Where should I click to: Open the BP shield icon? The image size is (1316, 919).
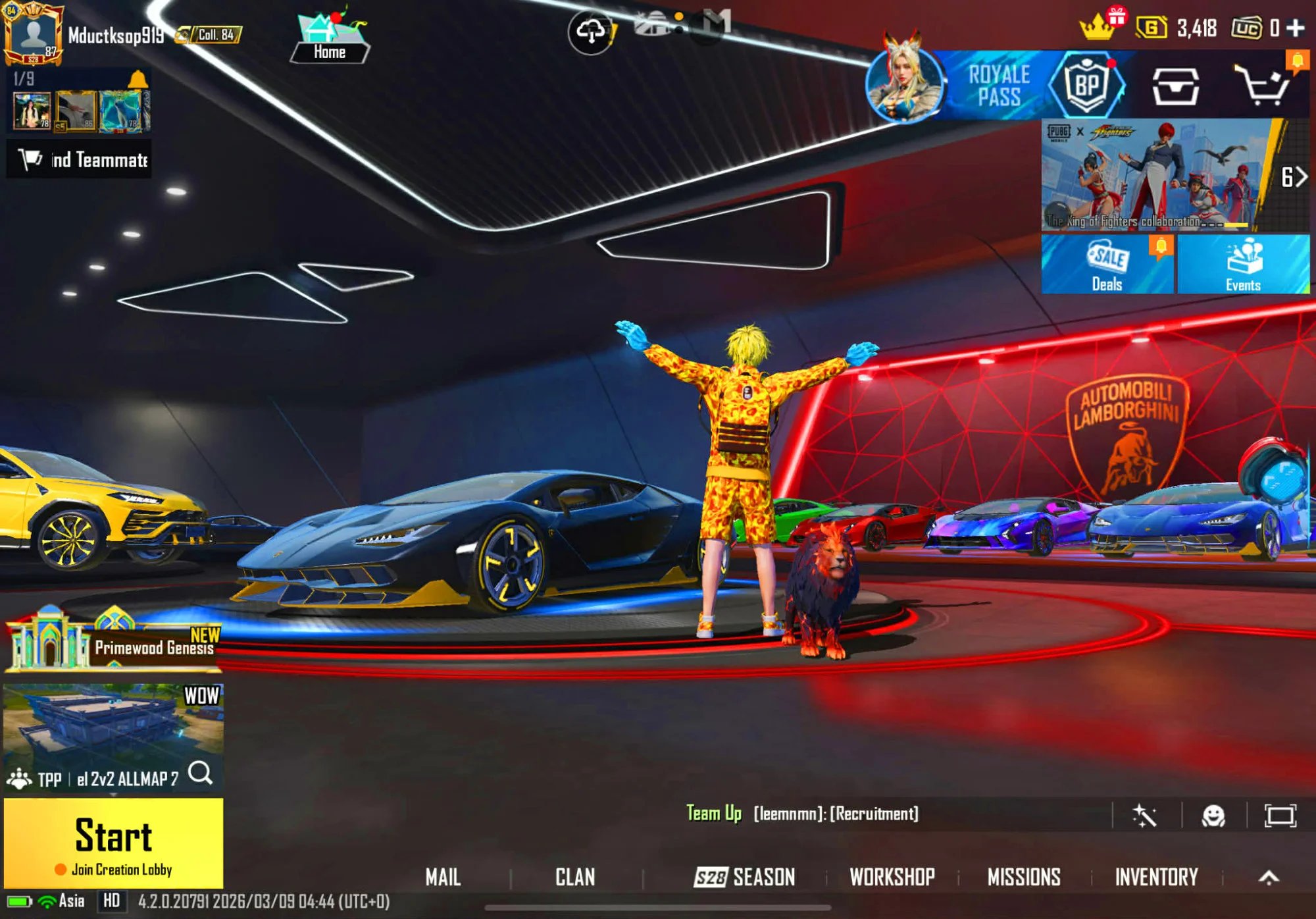(x=1086, y=86)
